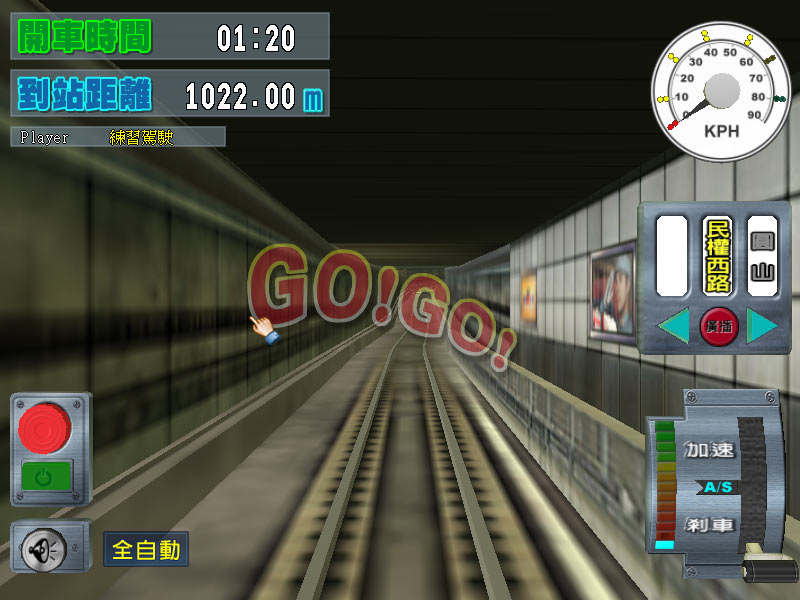Click the green power button
Screen dimensions: 800x600
pos(45,476)
